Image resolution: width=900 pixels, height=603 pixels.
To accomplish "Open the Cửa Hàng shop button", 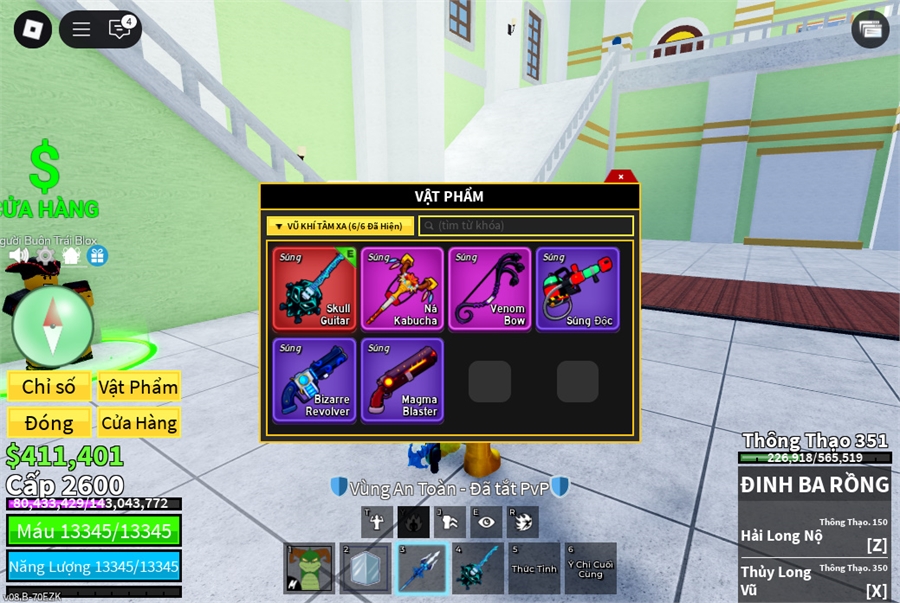I will pyautogui.click(x=138, y=423).
